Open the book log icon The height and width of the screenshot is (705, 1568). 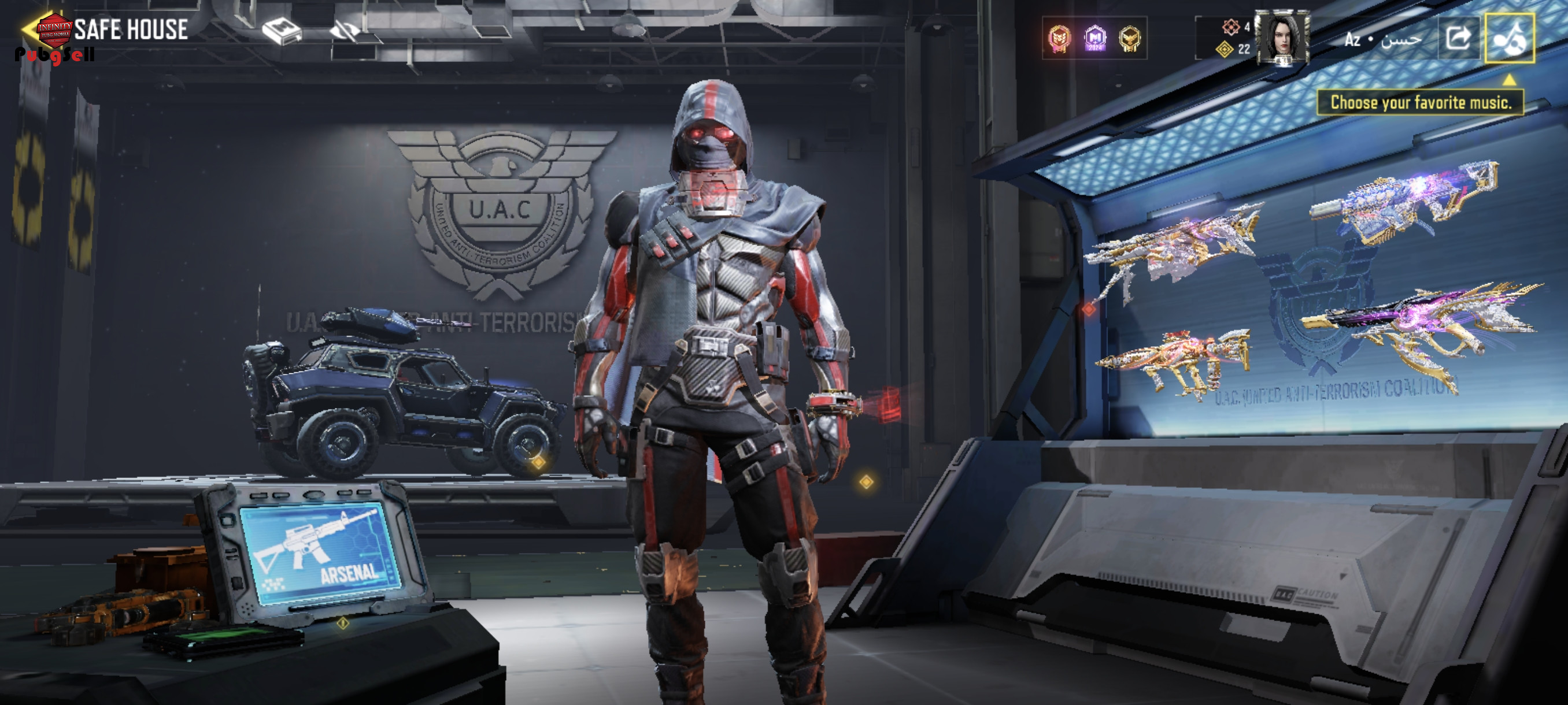point(281,31)
